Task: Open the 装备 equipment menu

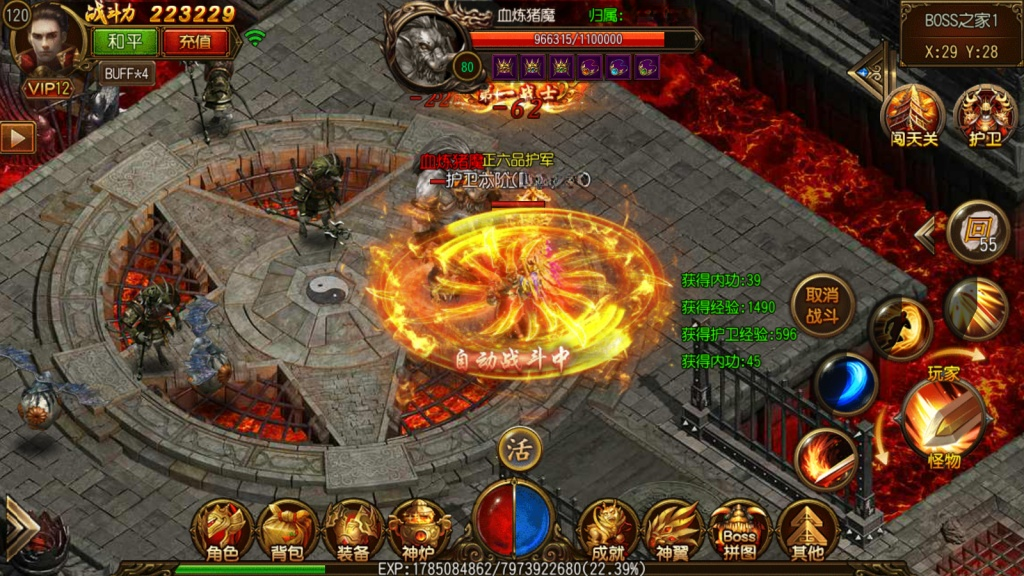Action: 353,531
